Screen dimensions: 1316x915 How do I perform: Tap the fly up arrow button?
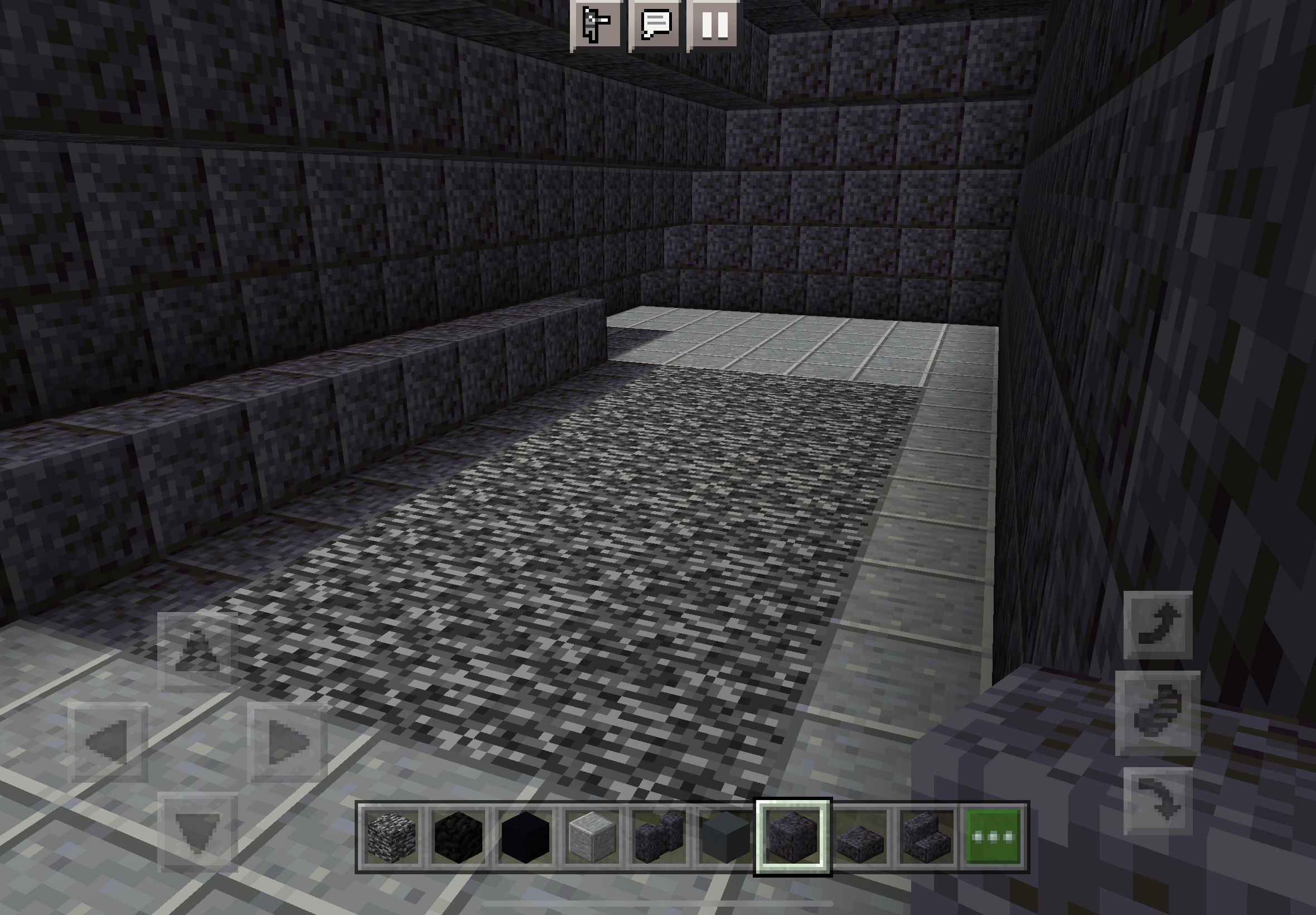(x=1158, y=625)
